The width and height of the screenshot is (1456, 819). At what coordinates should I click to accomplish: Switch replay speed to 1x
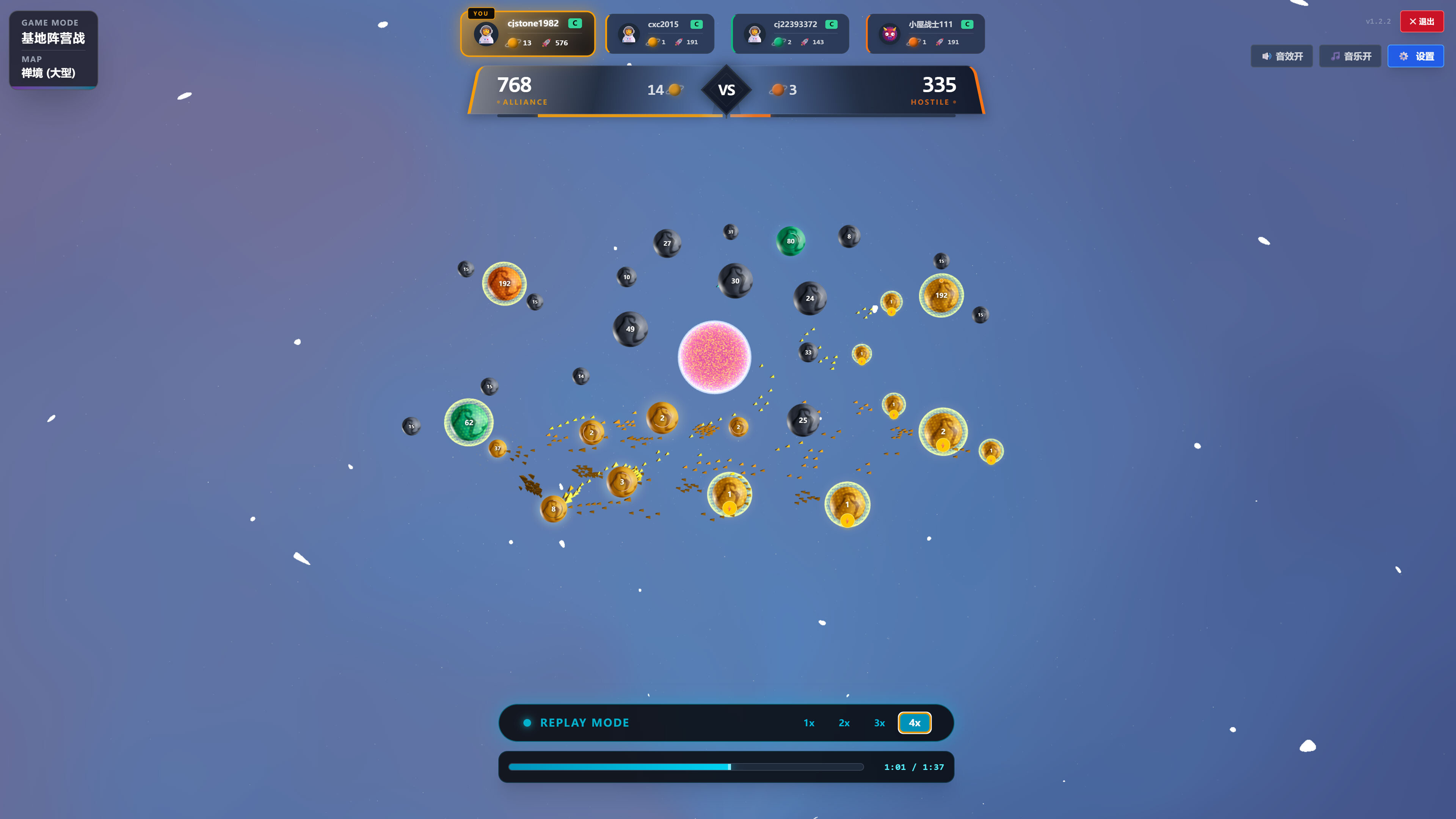click(808, 722)
